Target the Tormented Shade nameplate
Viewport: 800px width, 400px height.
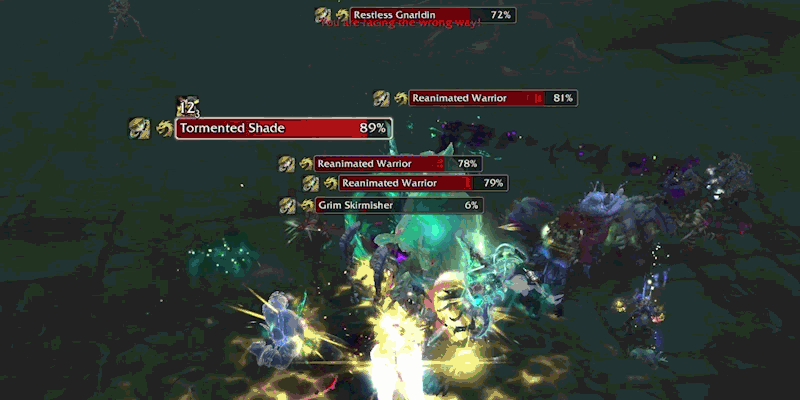click(x=283, y=128)
